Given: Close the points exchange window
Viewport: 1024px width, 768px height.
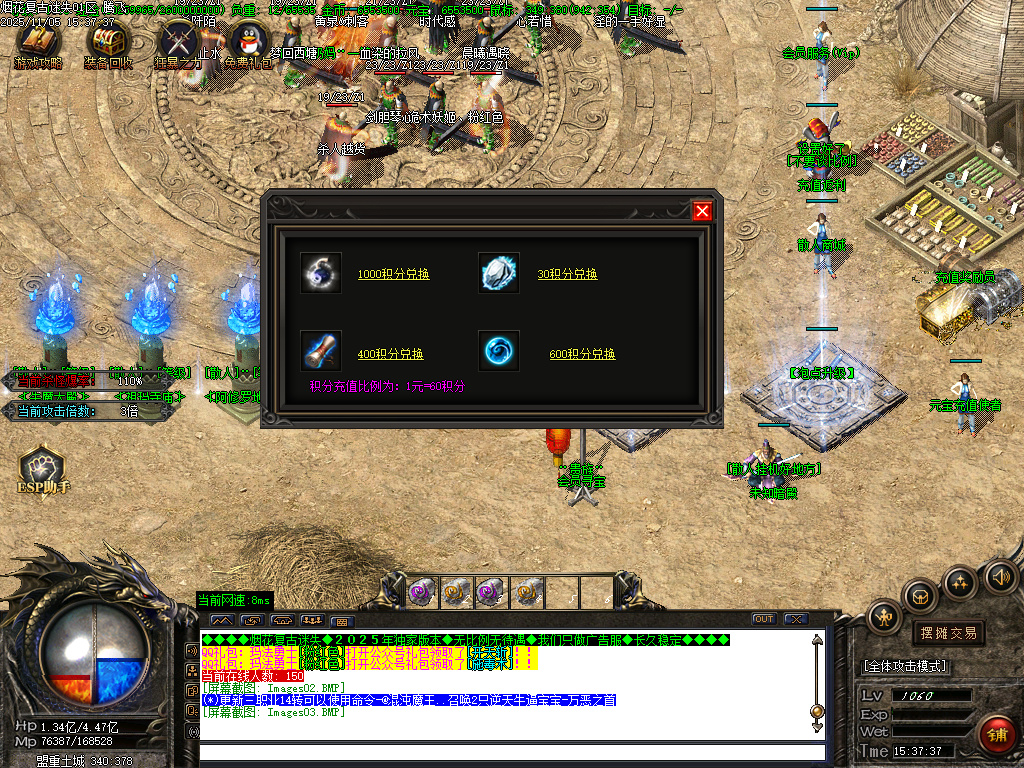Looking at the screenshot, I should click(x=702, y=211).
